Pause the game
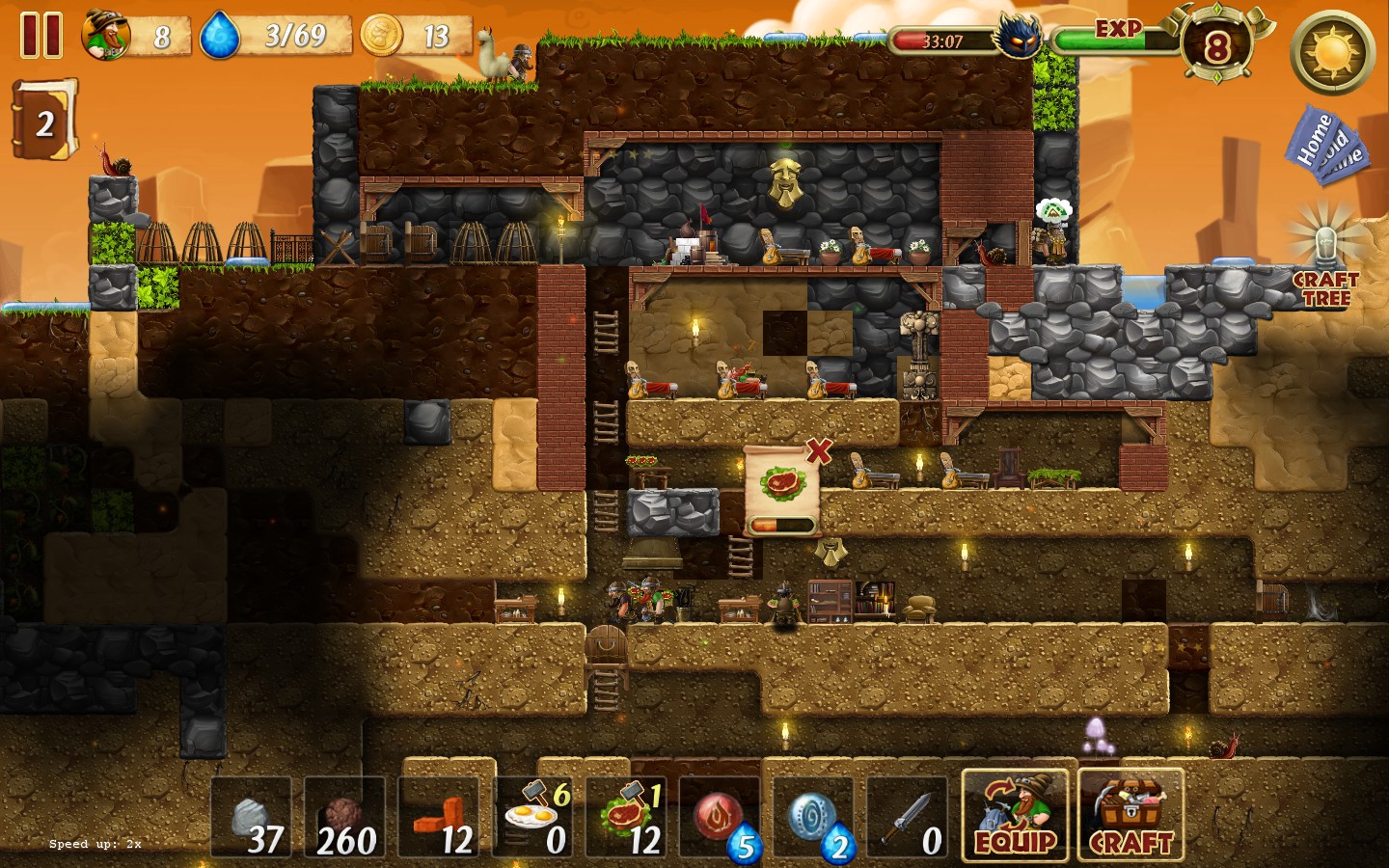Screen dimensions: 1389x868 click(41, 36)
